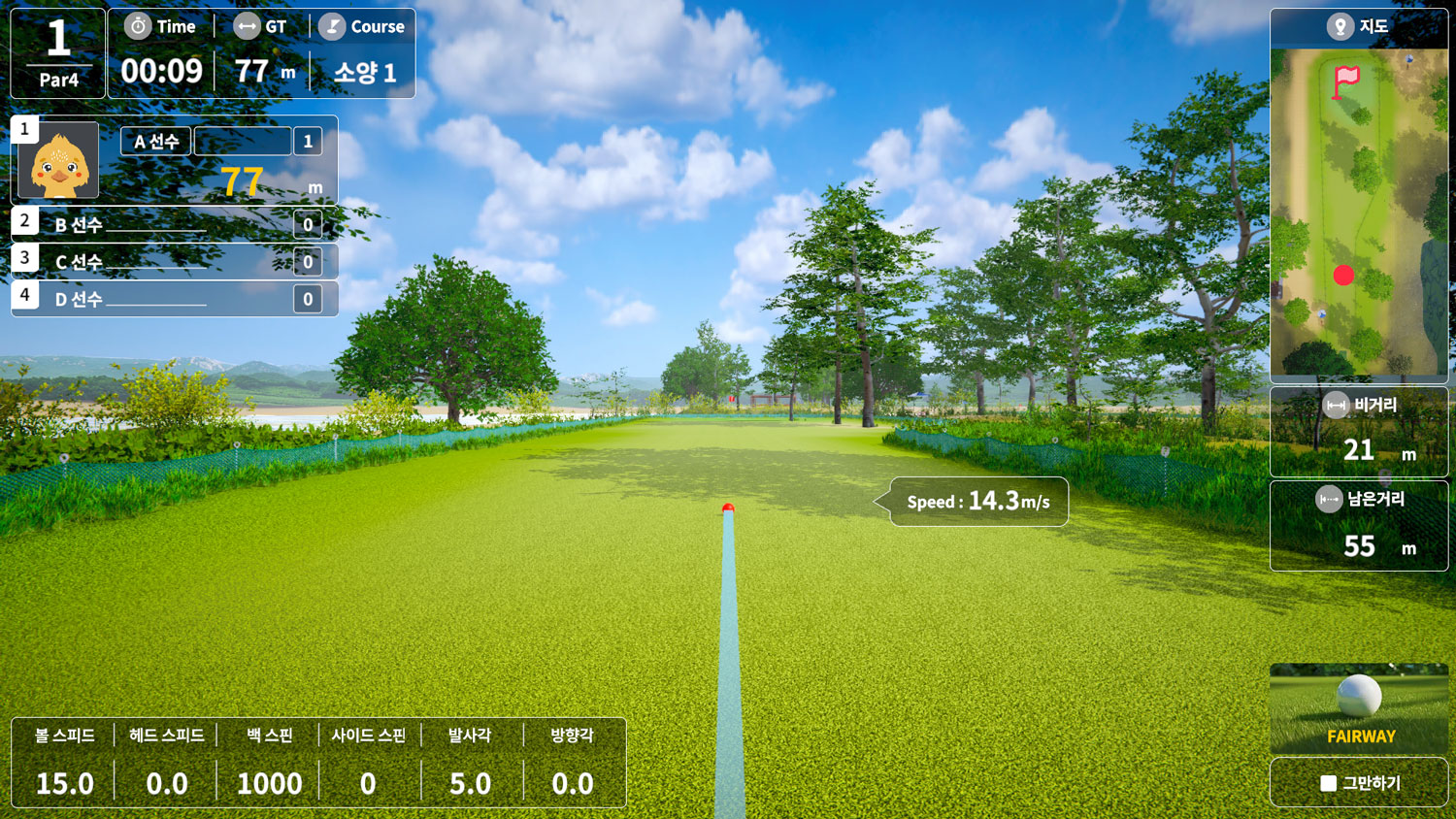Viewport: 1456px width, 819px height.
Task: Select the C 선수 player row
Action: [175, 262]
